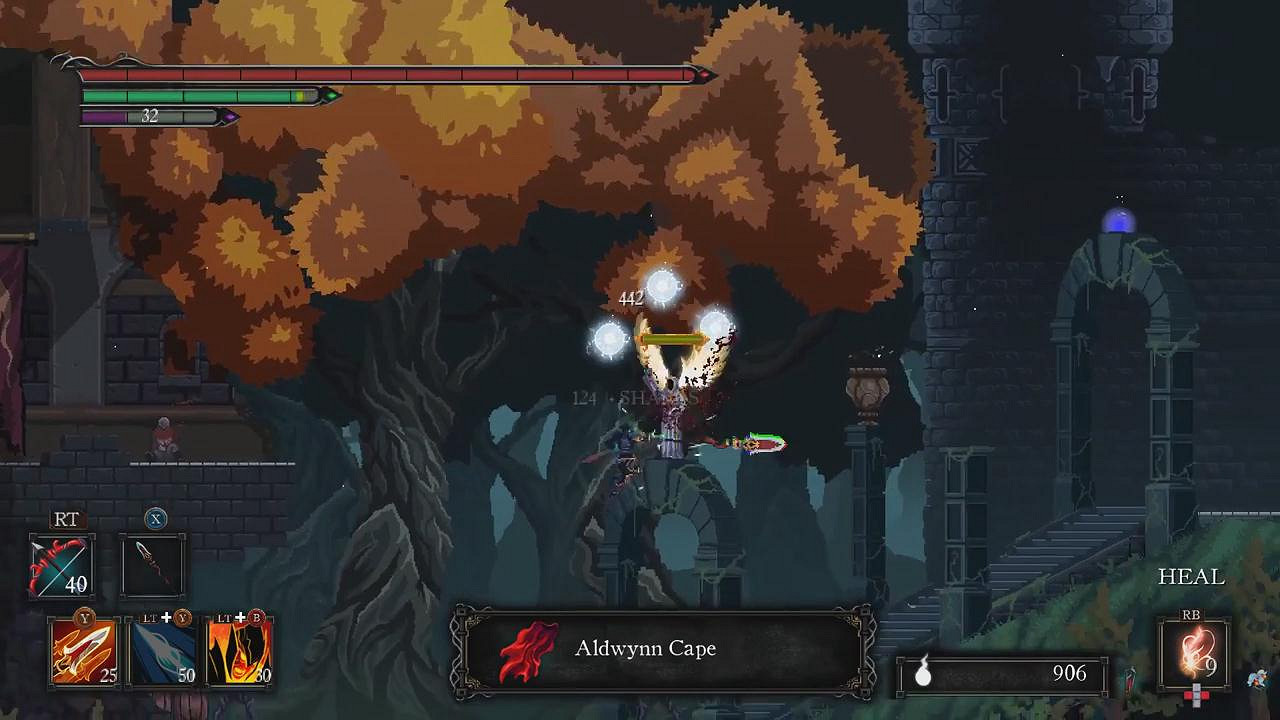
Task: Toggle the RT button label above the crossbow
Action: (x=65, y=520)
